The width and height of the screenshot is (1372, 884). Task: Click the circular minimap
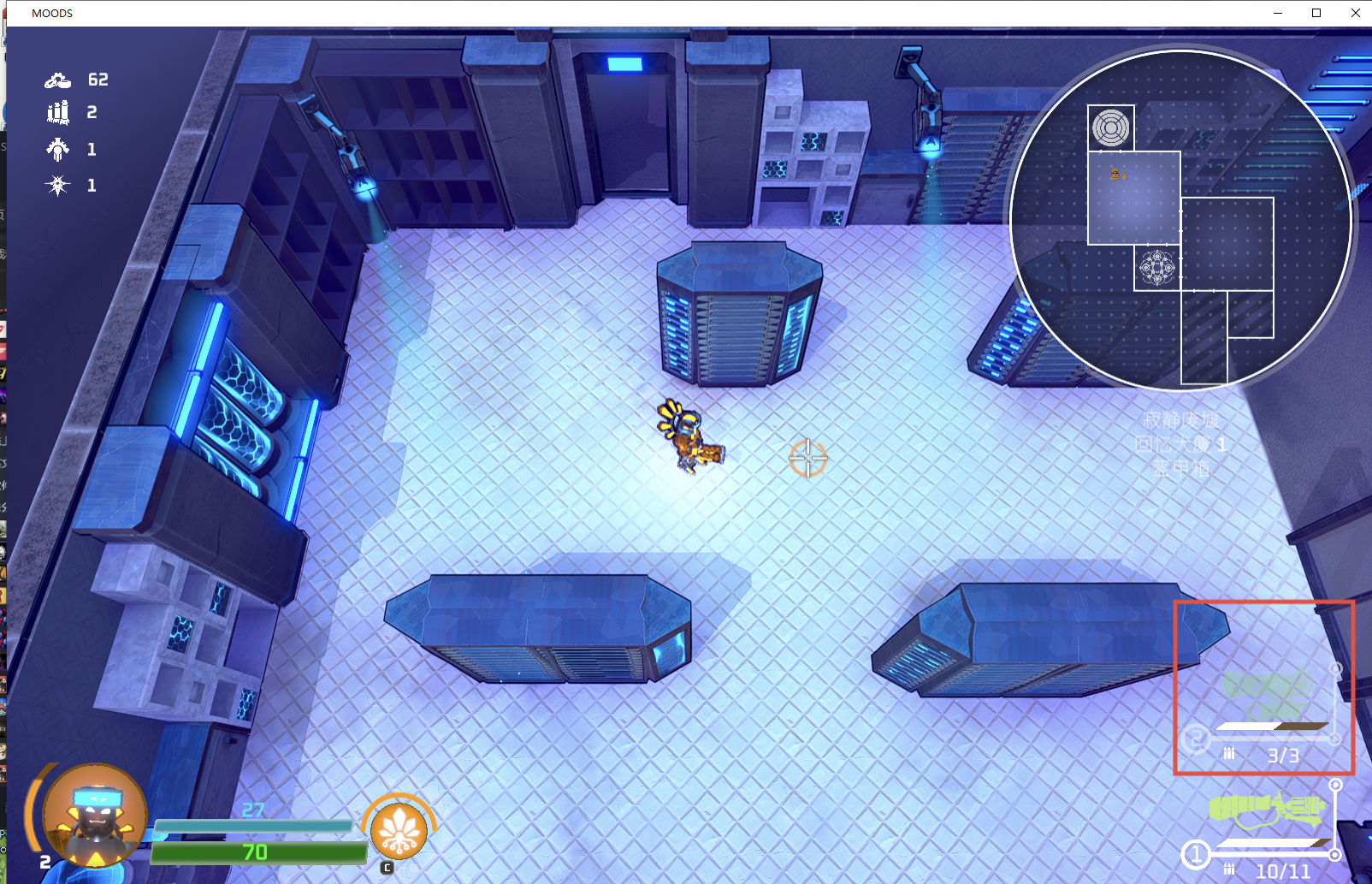(x=1180, y=220)
